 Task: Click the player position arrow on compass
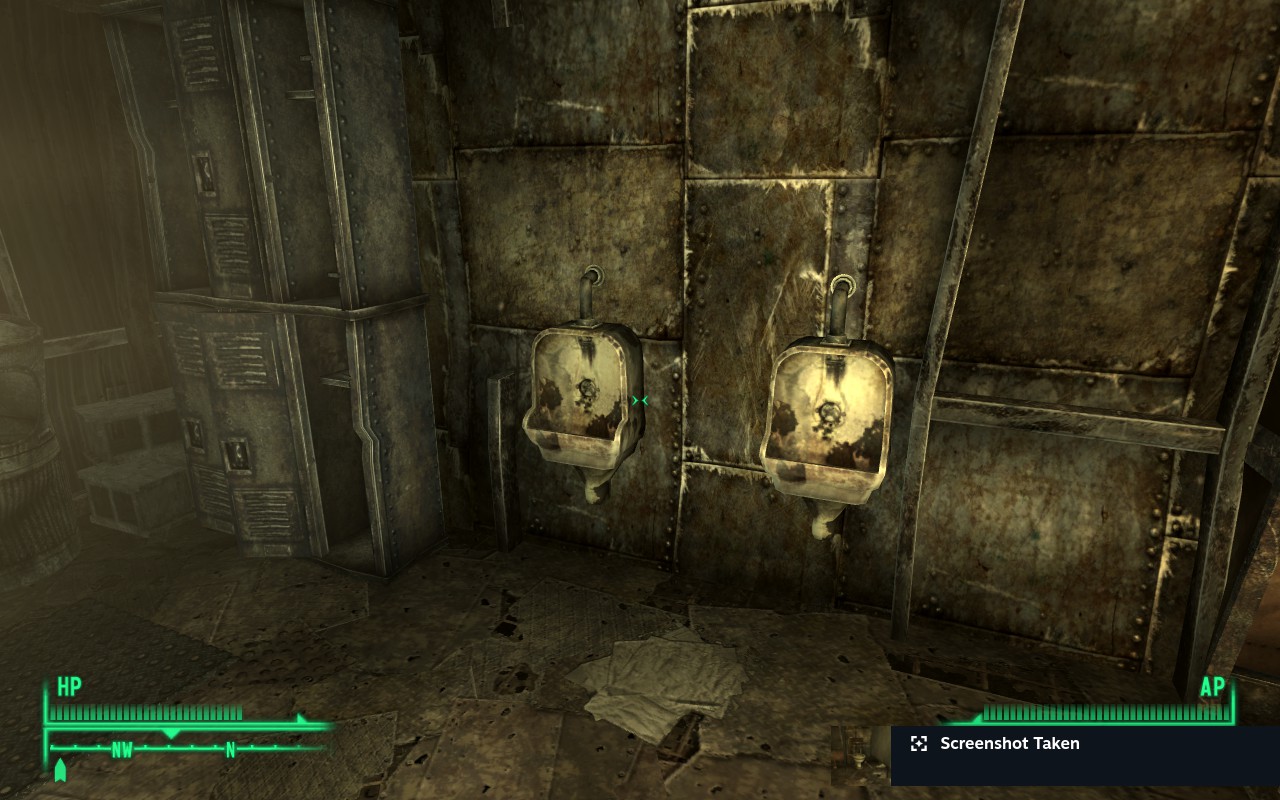pos(60,770)
